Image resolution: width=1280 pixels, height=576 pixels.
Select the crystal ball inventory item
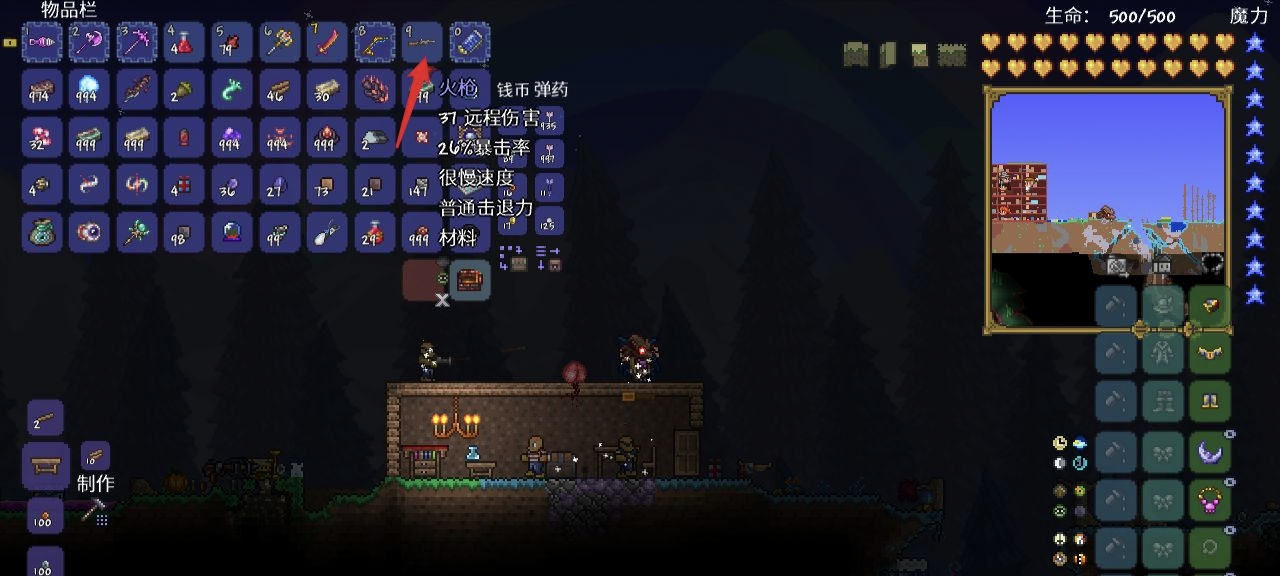[x=232, y=232]
